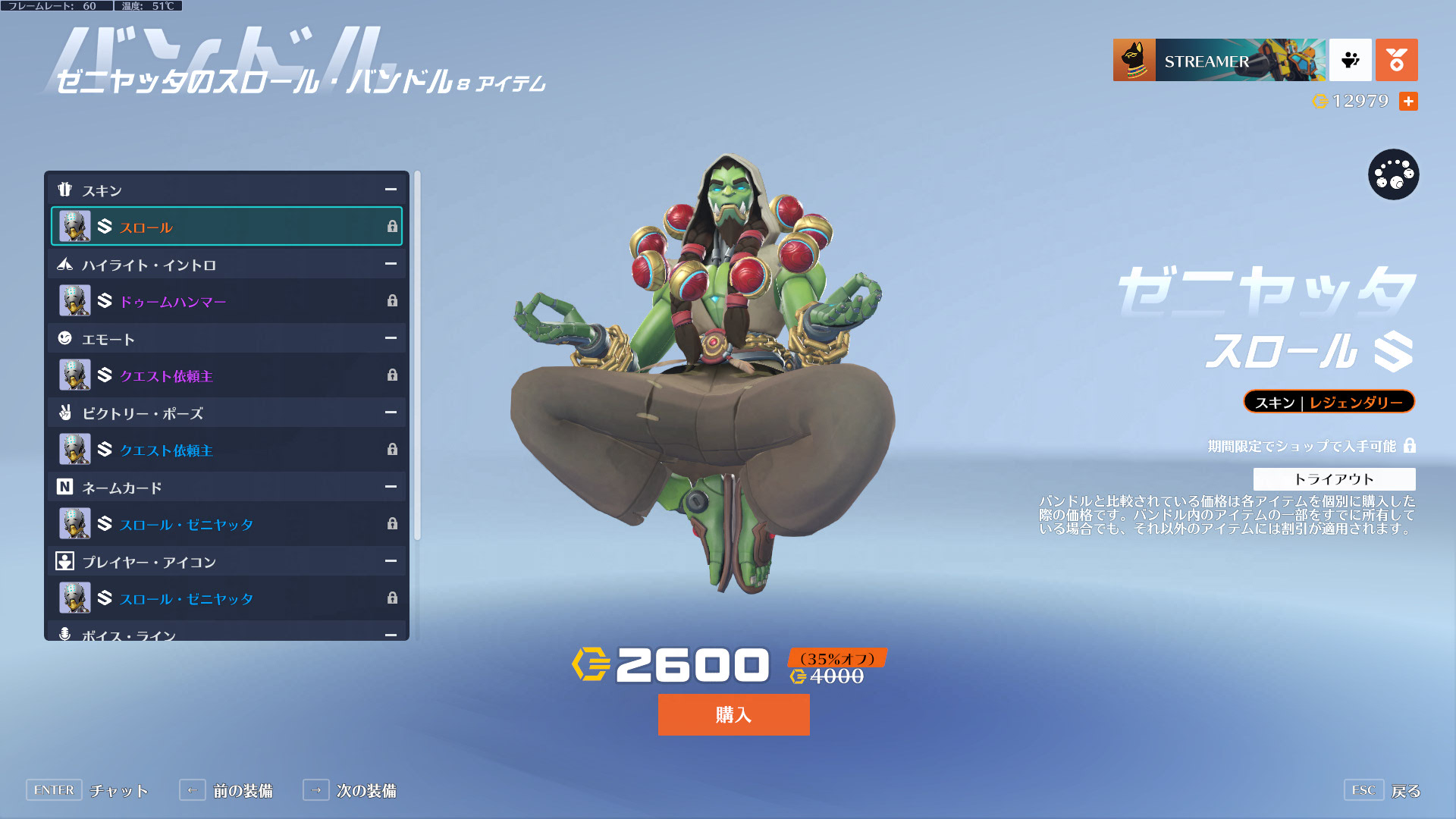1456x819 pixels.
Task: Select the スロール skin entry
Action: point(226,227)
